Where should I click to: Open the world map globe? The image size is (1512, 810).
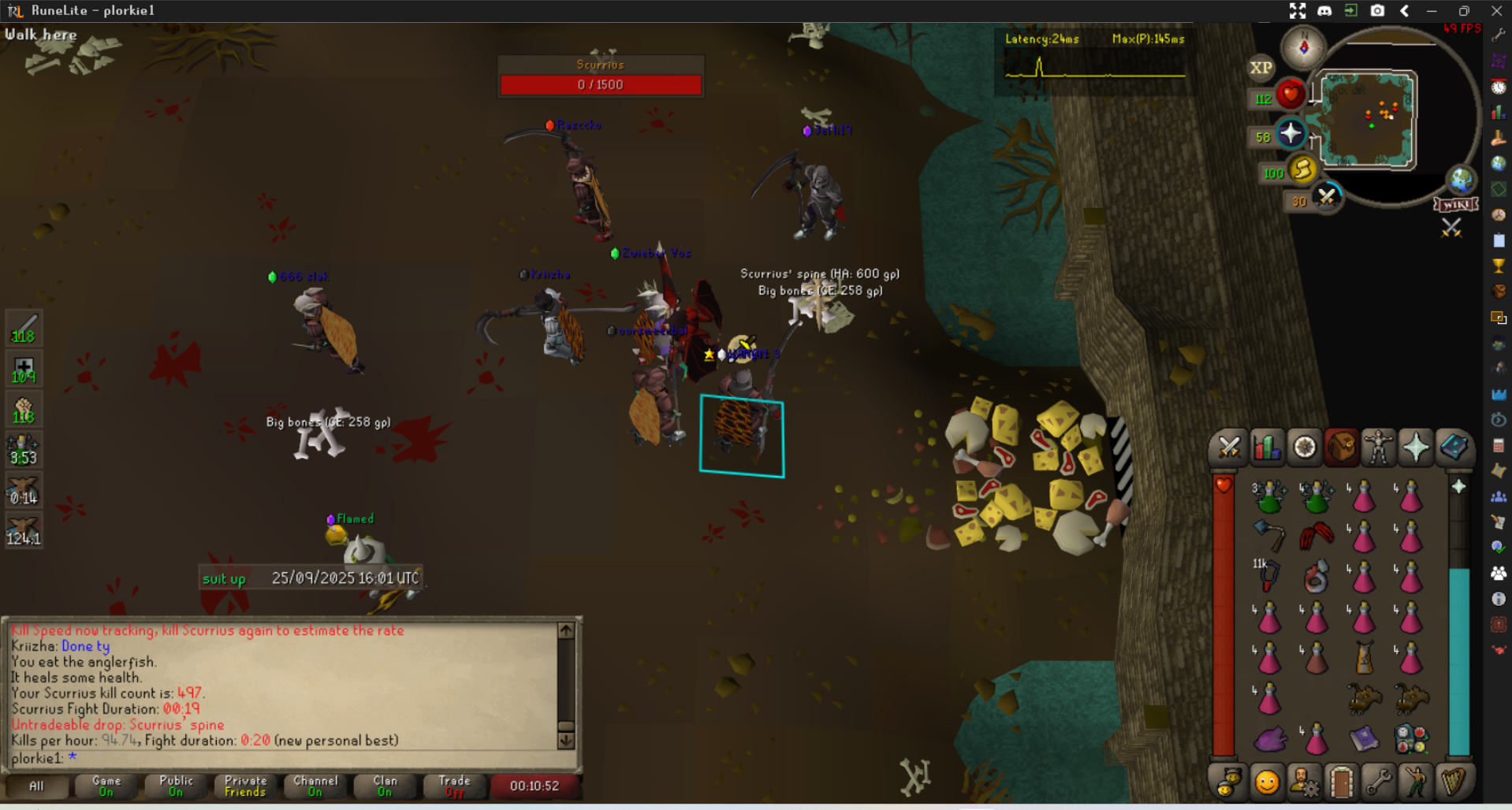click(1461, 180)
